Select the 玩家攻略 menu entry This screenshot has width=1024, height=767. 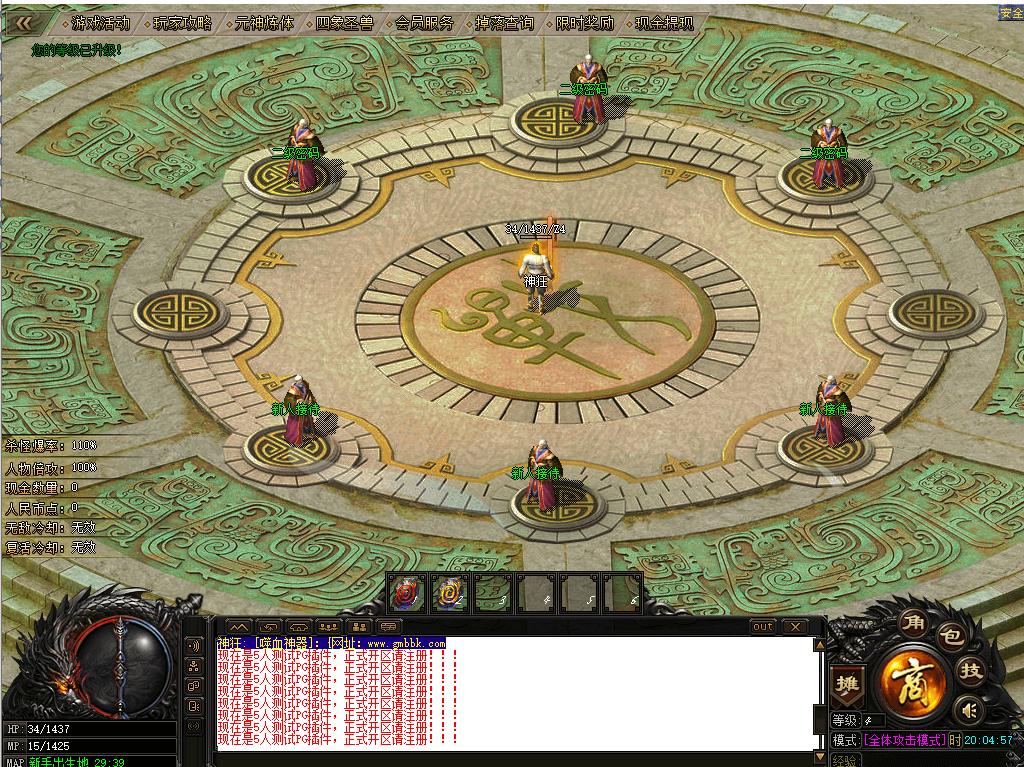point(182,23)
